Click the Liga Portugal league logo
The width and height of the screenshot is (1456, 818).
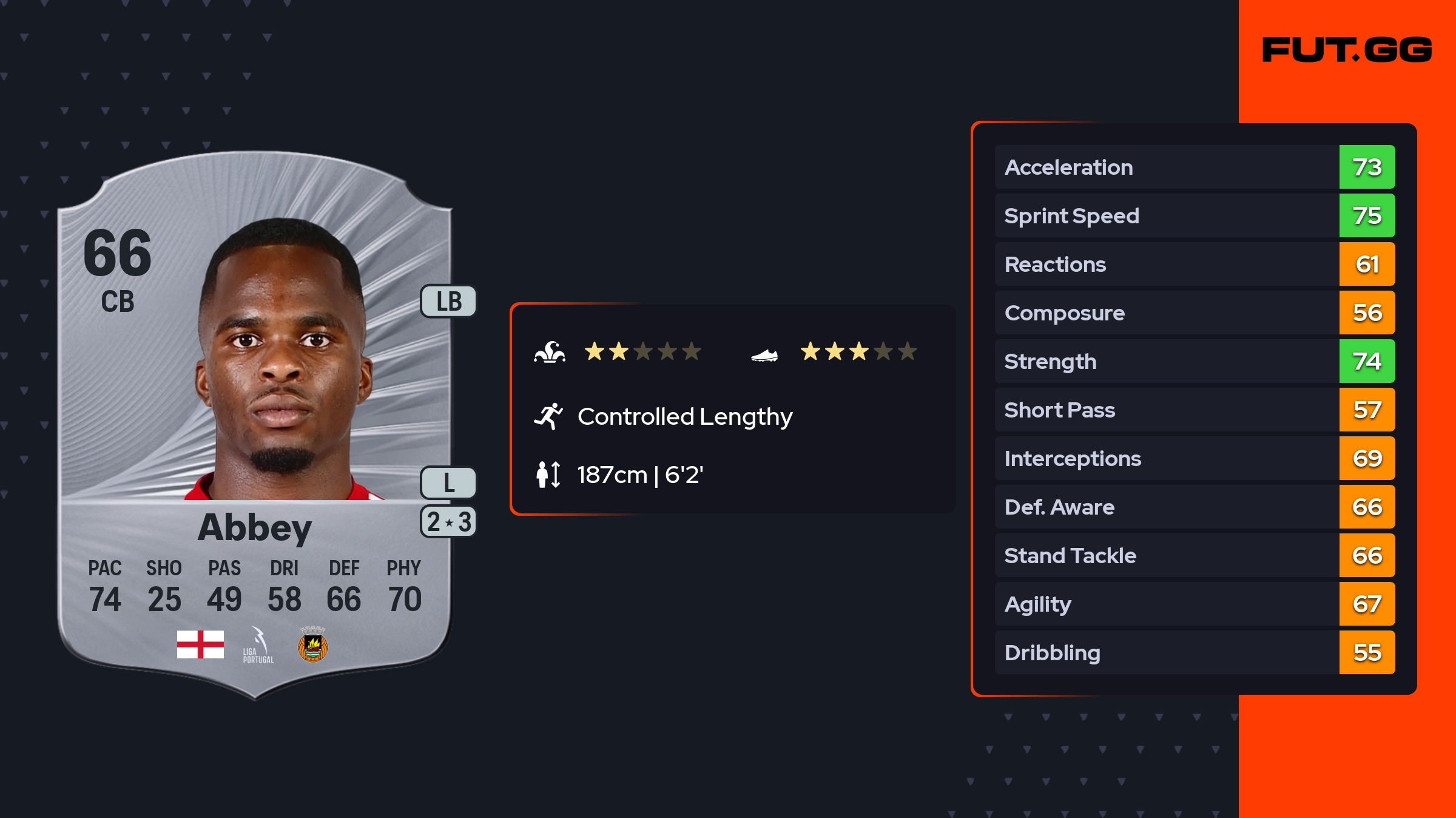[258, 645]
